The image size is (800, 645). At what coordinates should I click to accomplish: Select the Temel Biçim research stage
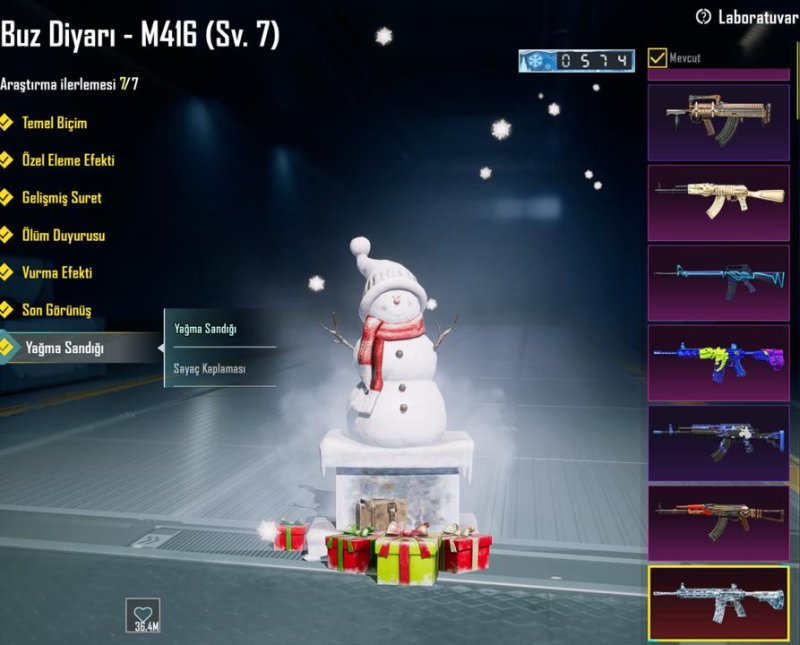point(54,123)
